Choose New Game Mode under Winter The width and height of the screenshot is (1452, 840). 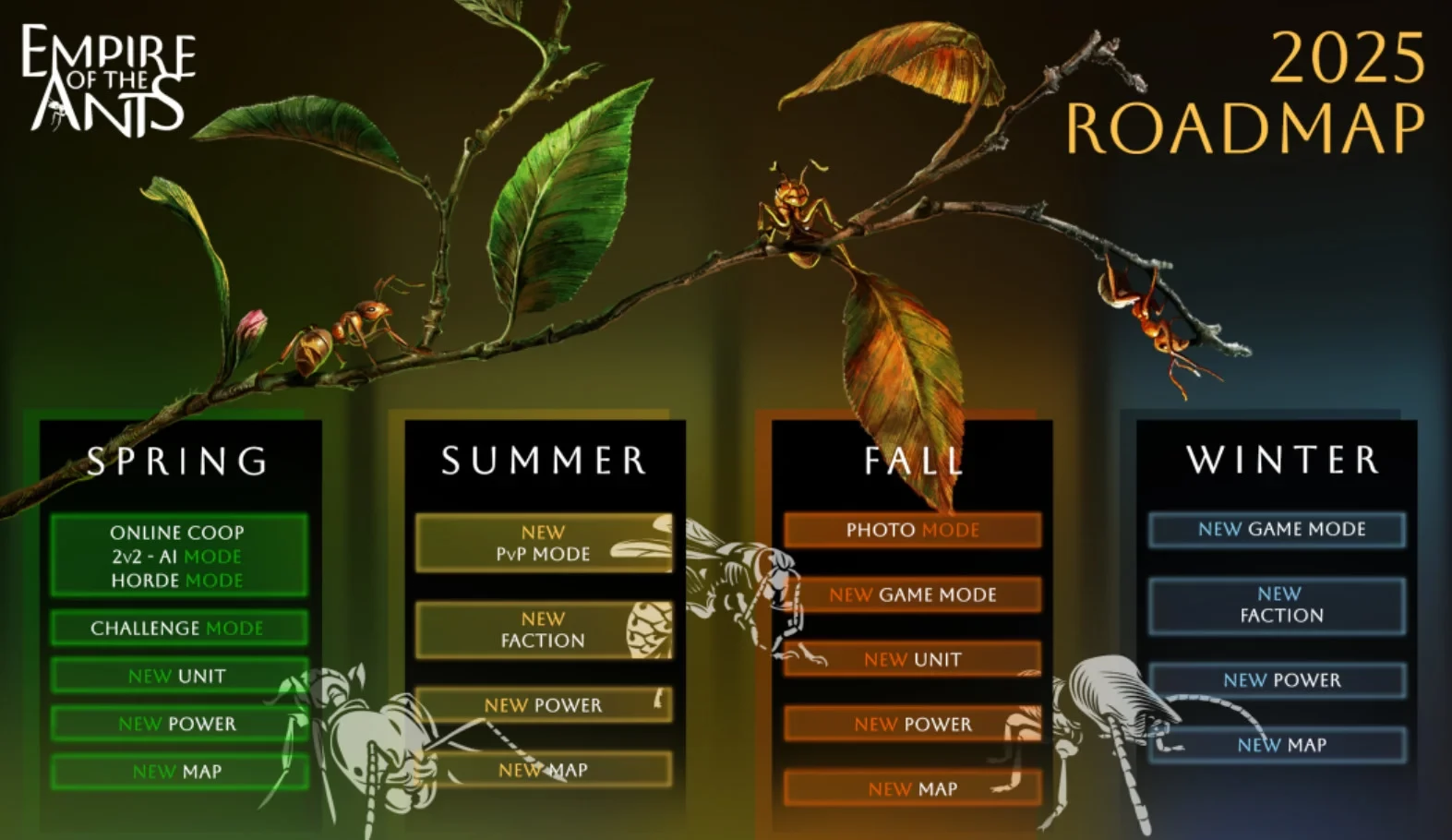click(x=1281, y=529)
